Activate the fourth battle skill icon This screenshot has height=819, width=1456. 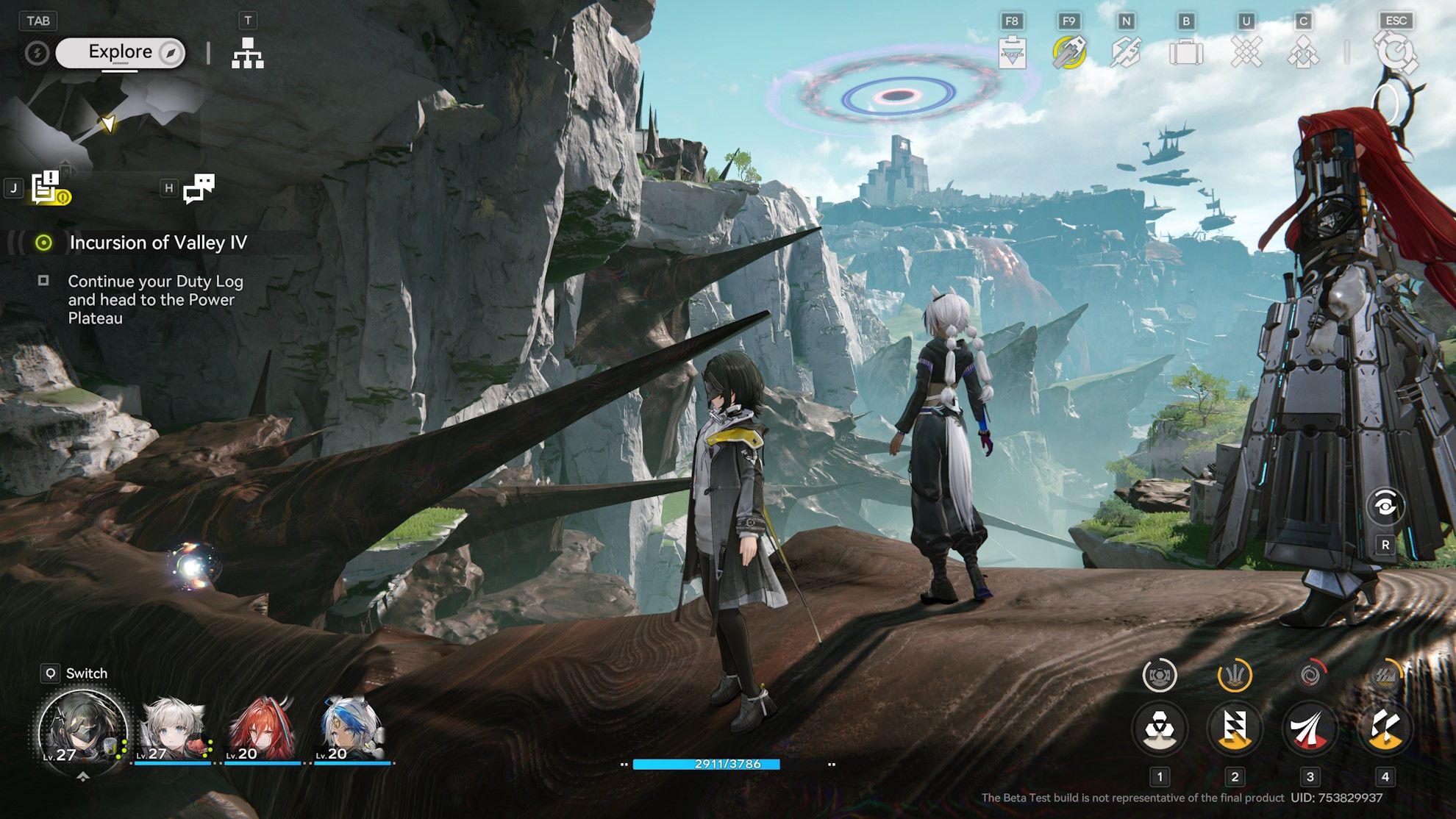click(x=1385, y=729)
